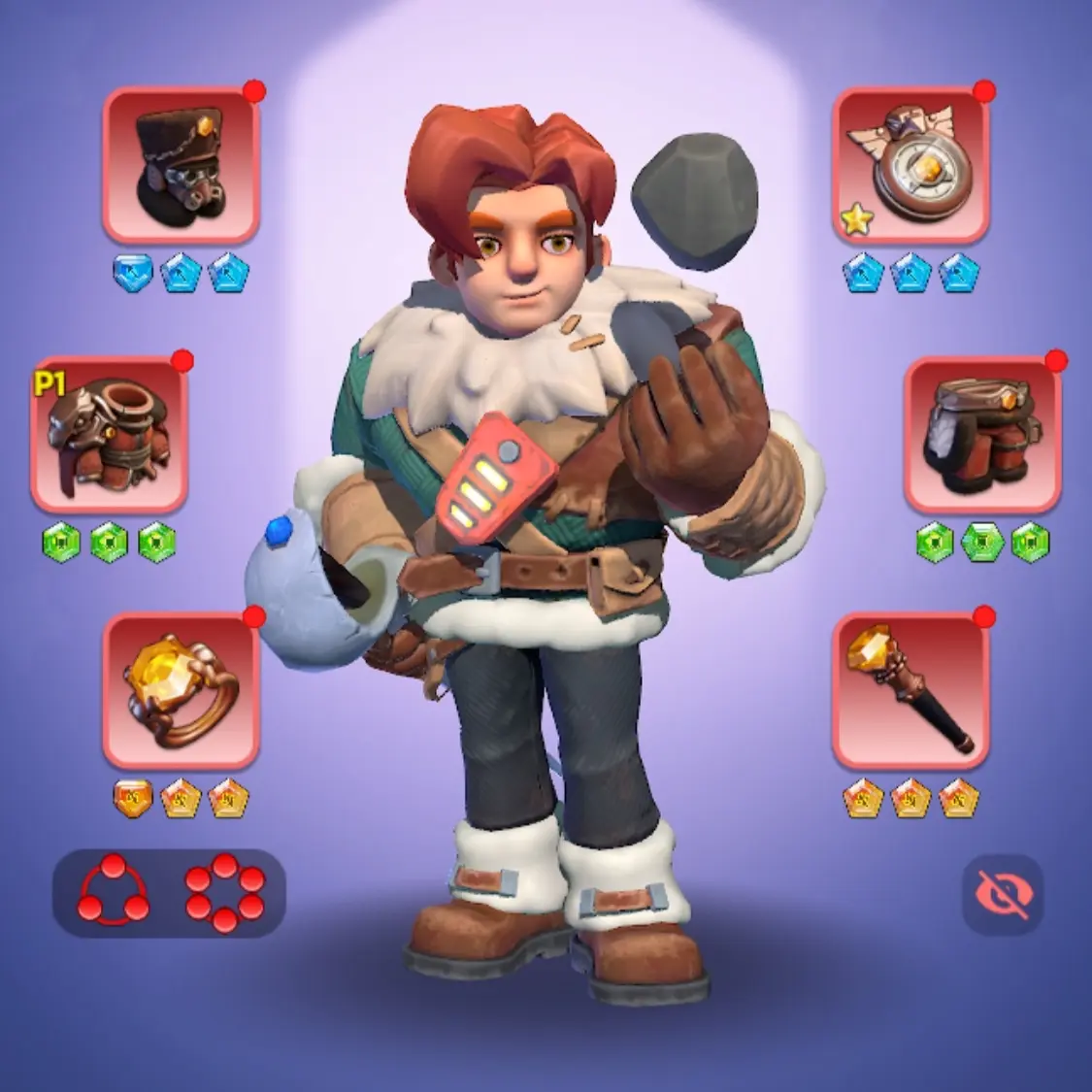Open the chest armor slot marked P1

[109, 434]
